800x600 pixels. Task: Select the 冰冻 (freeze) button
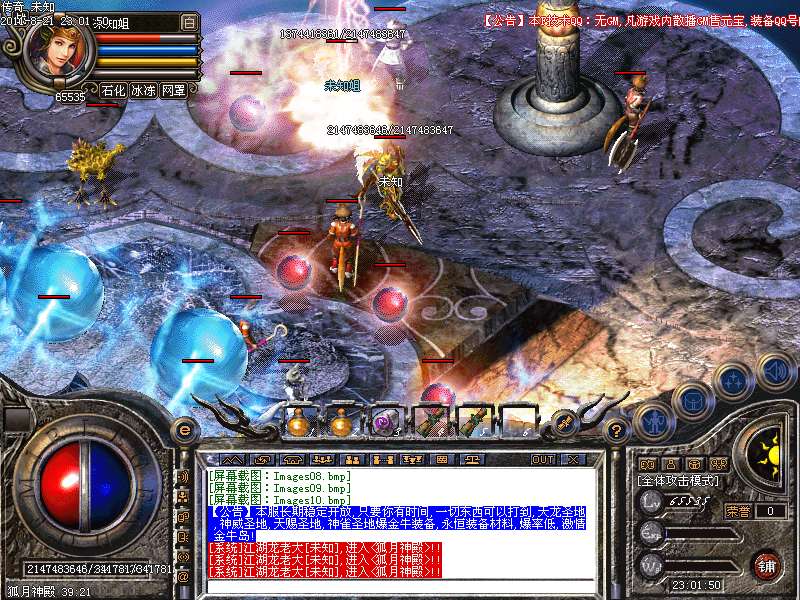pyautogui.click(x=143, y=90)
